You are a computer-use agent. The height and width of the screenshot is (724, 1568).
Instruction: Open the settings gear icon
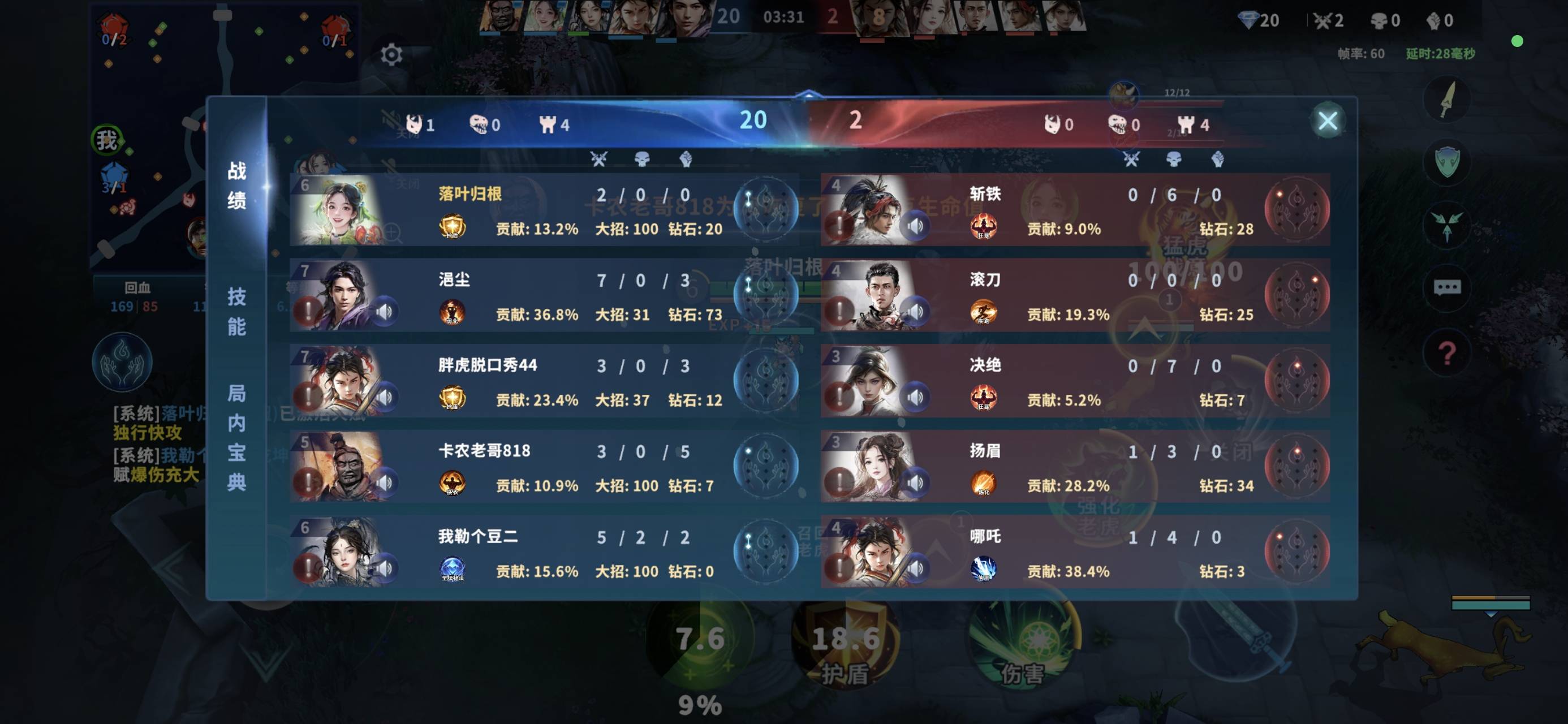(x=391, y=54)
